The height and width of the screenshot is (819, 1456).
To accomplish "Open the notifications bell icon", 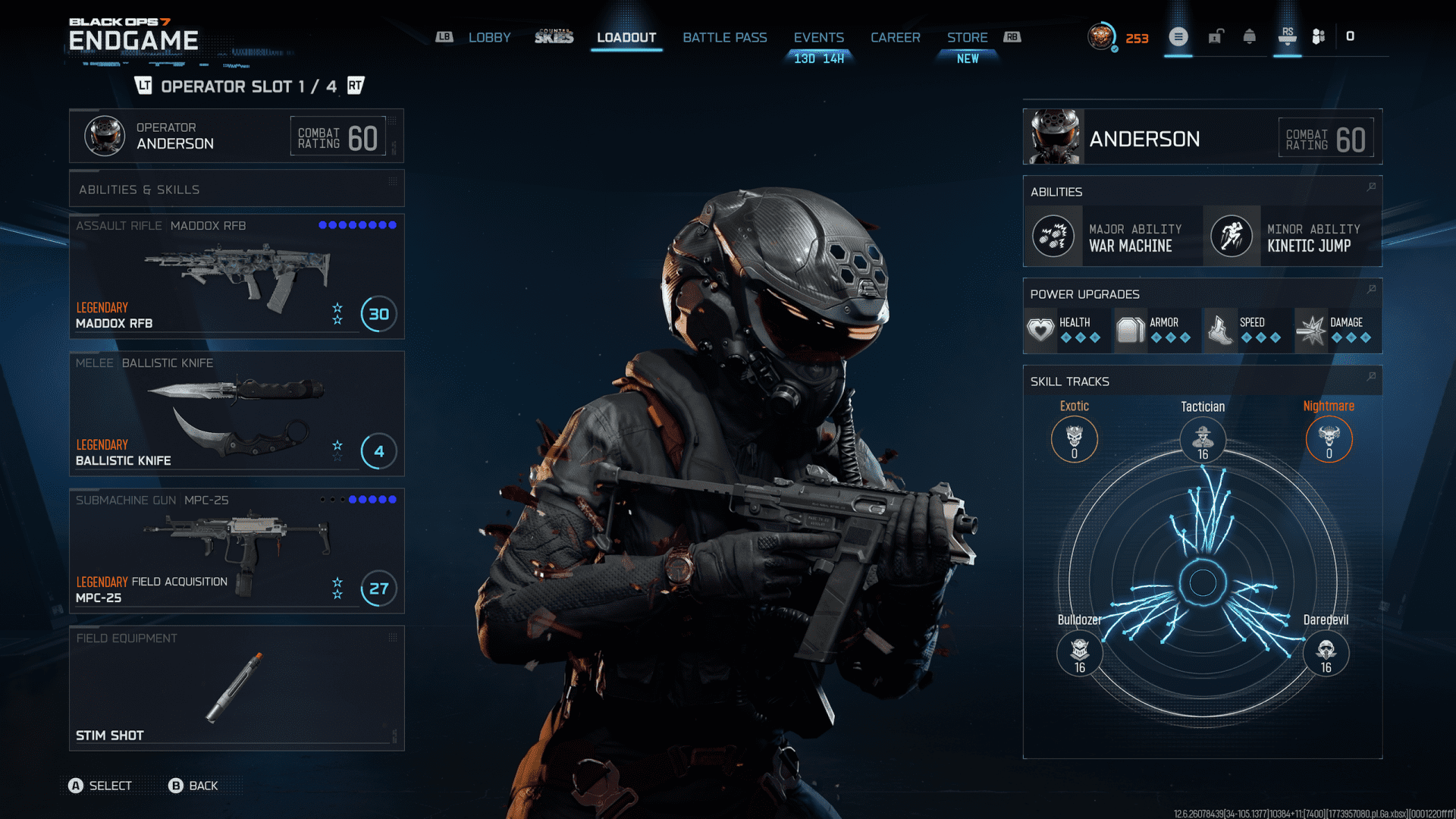I will 1250,36.
